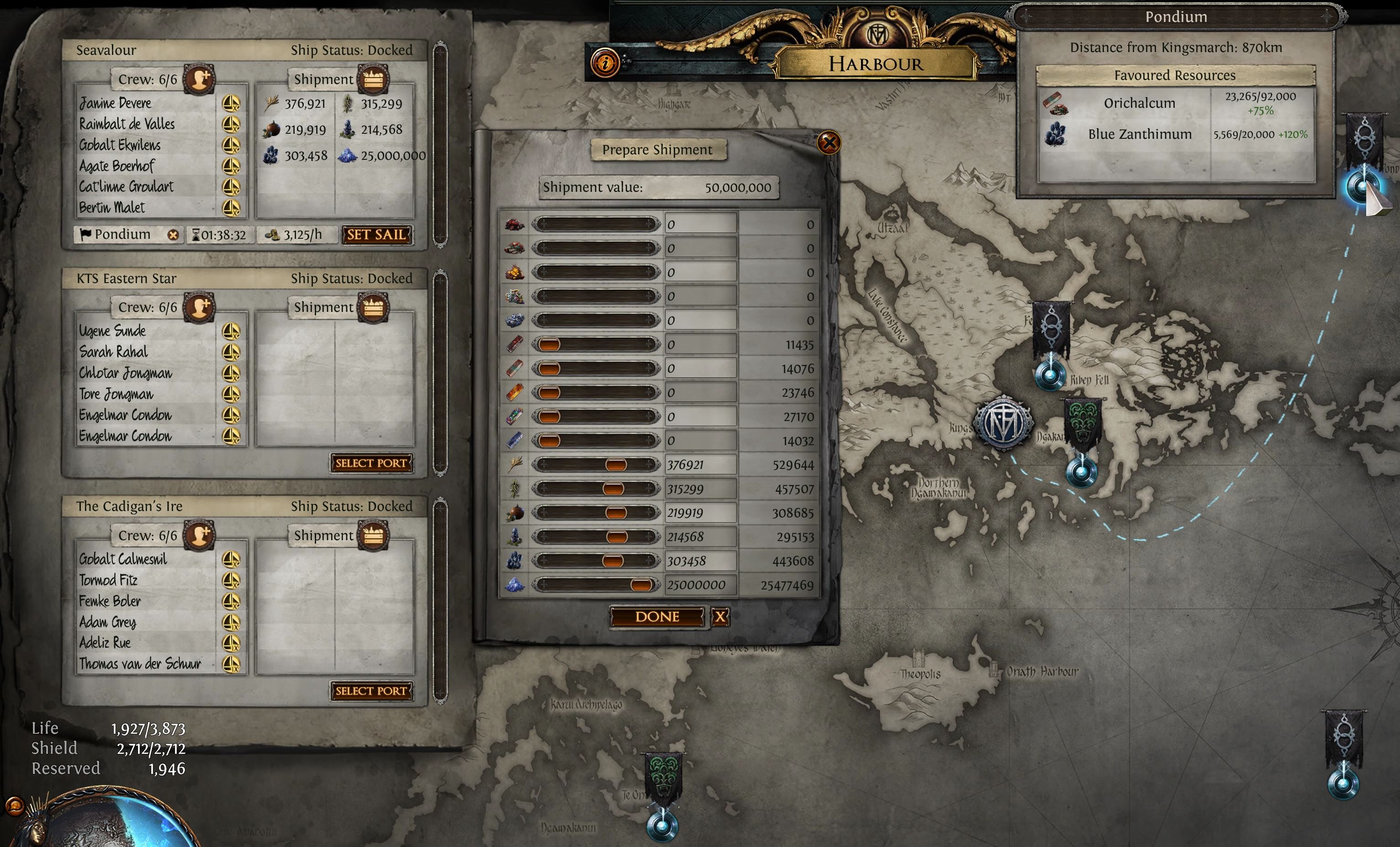Open Seavalour's shipment crate icon
Screen dimensions: 1400x847
tap(373, 79)
